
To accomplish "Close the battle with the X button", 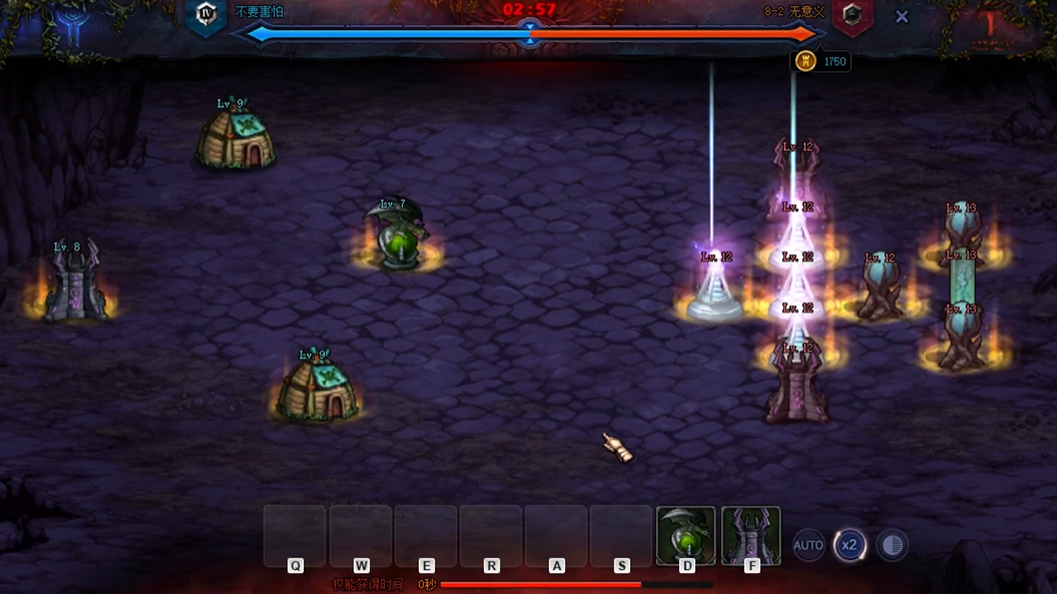I will pyautogui.click(x=902, y=17).
